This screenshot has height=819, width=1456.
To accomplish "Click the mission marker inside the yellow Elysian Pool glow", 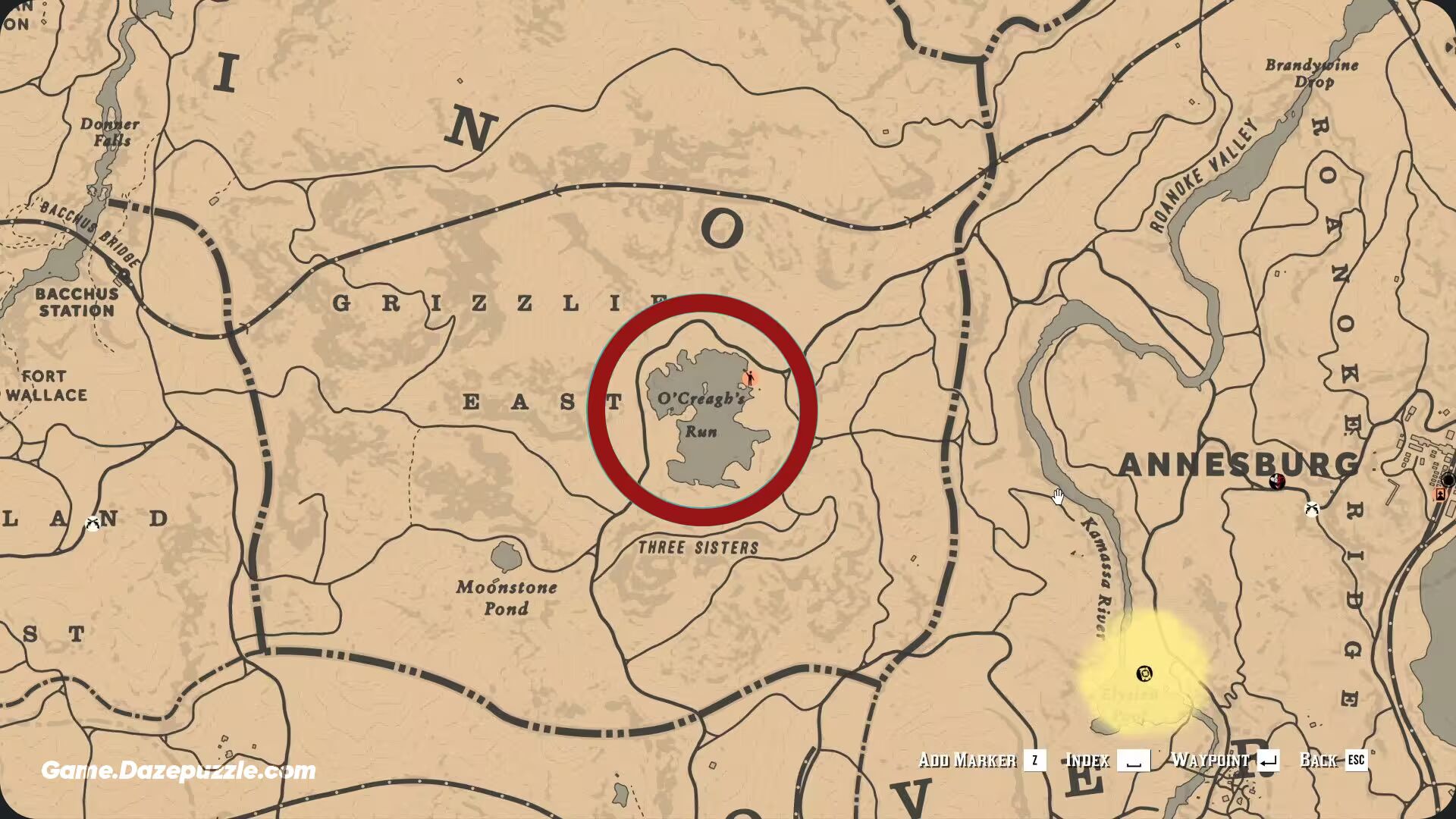I will click(x=1143, y=673).
